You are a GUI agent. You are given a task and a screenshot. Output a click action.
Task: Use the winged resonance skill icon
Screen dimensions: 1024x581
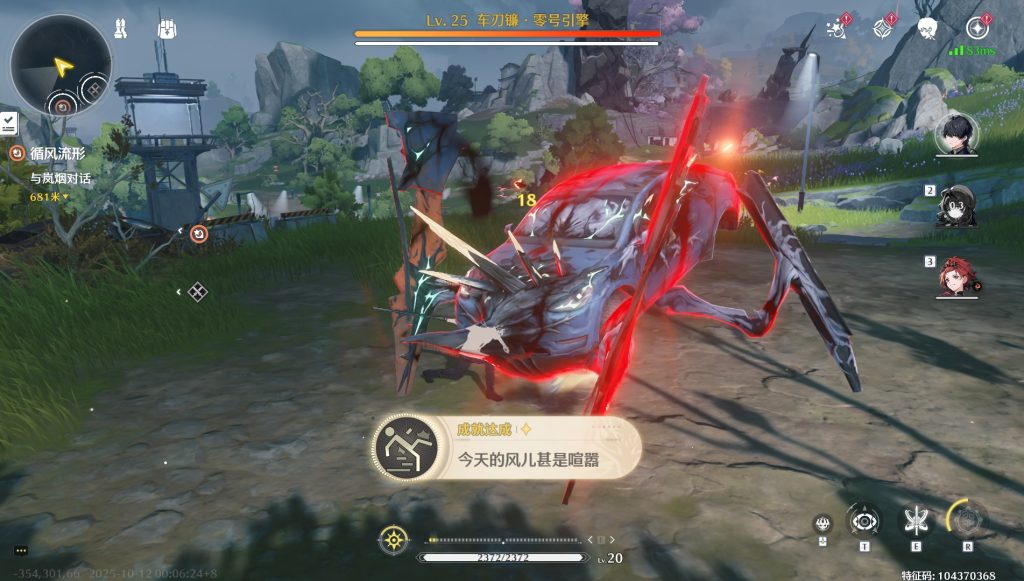[915, 519]
